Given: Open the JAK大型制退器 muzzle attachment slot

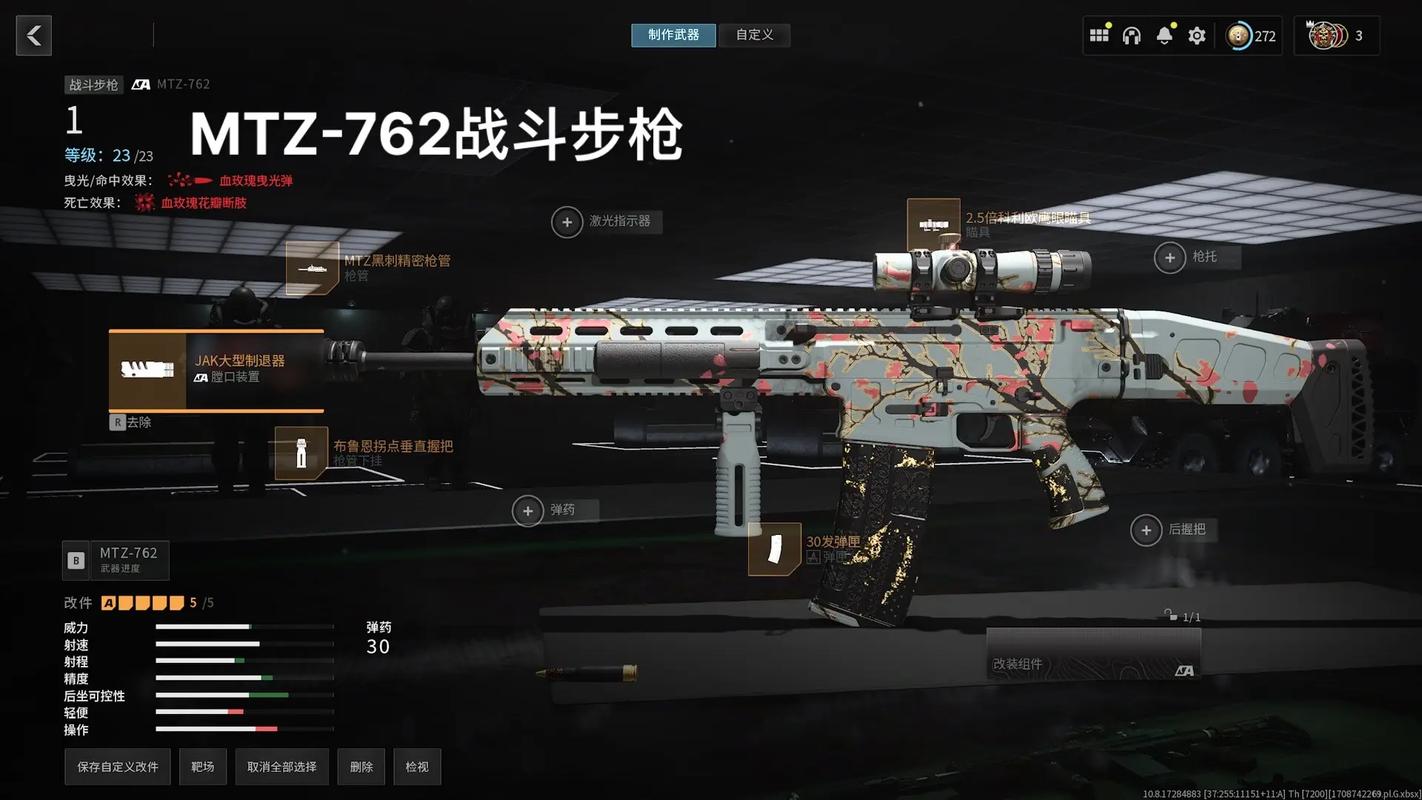Looking at the screenshot, I should [215, 370].
